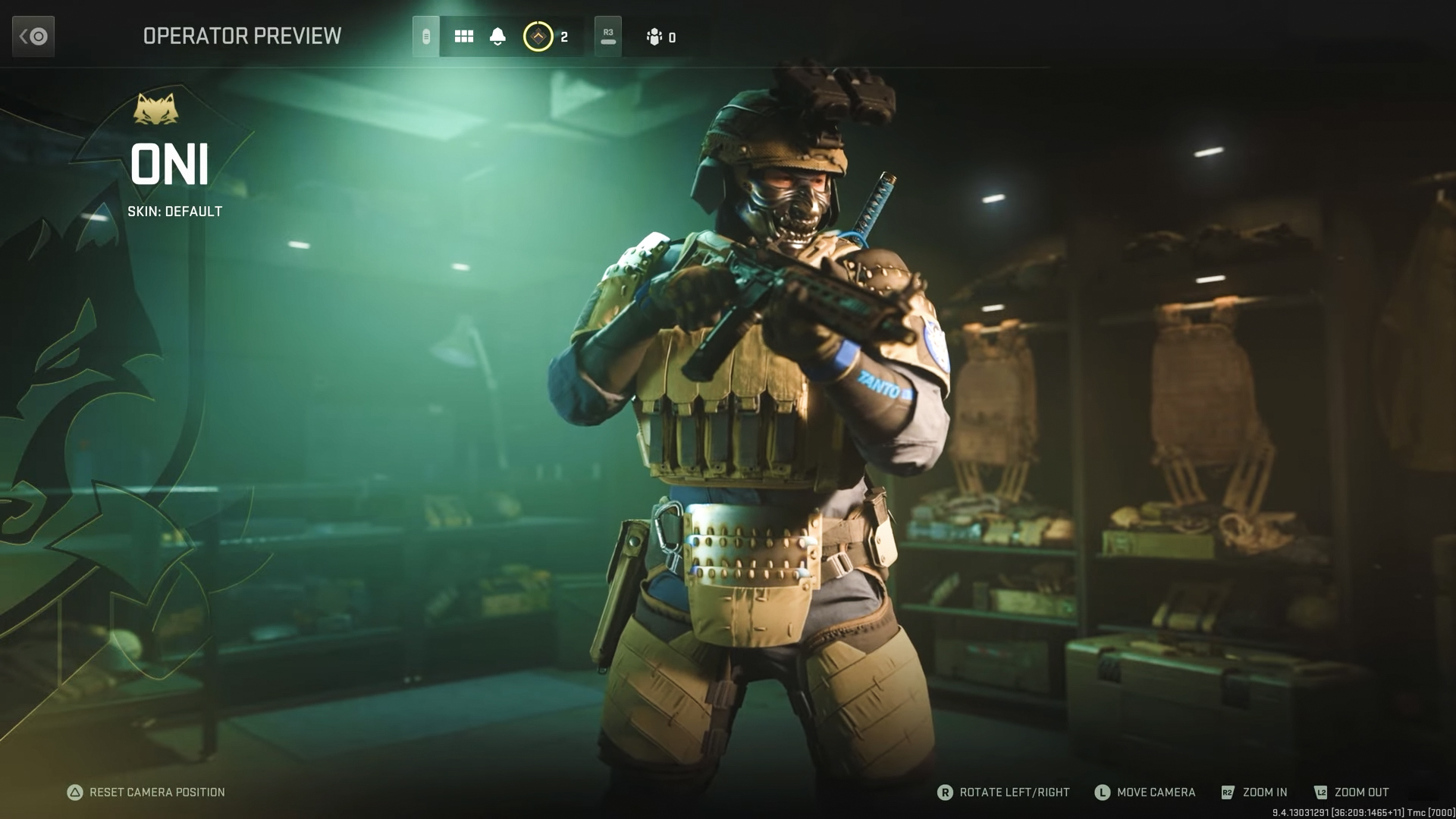Viewport: 1456px width, 819px height.
Task: Select the ONI fox faction emblem
Action: (157, 108)
